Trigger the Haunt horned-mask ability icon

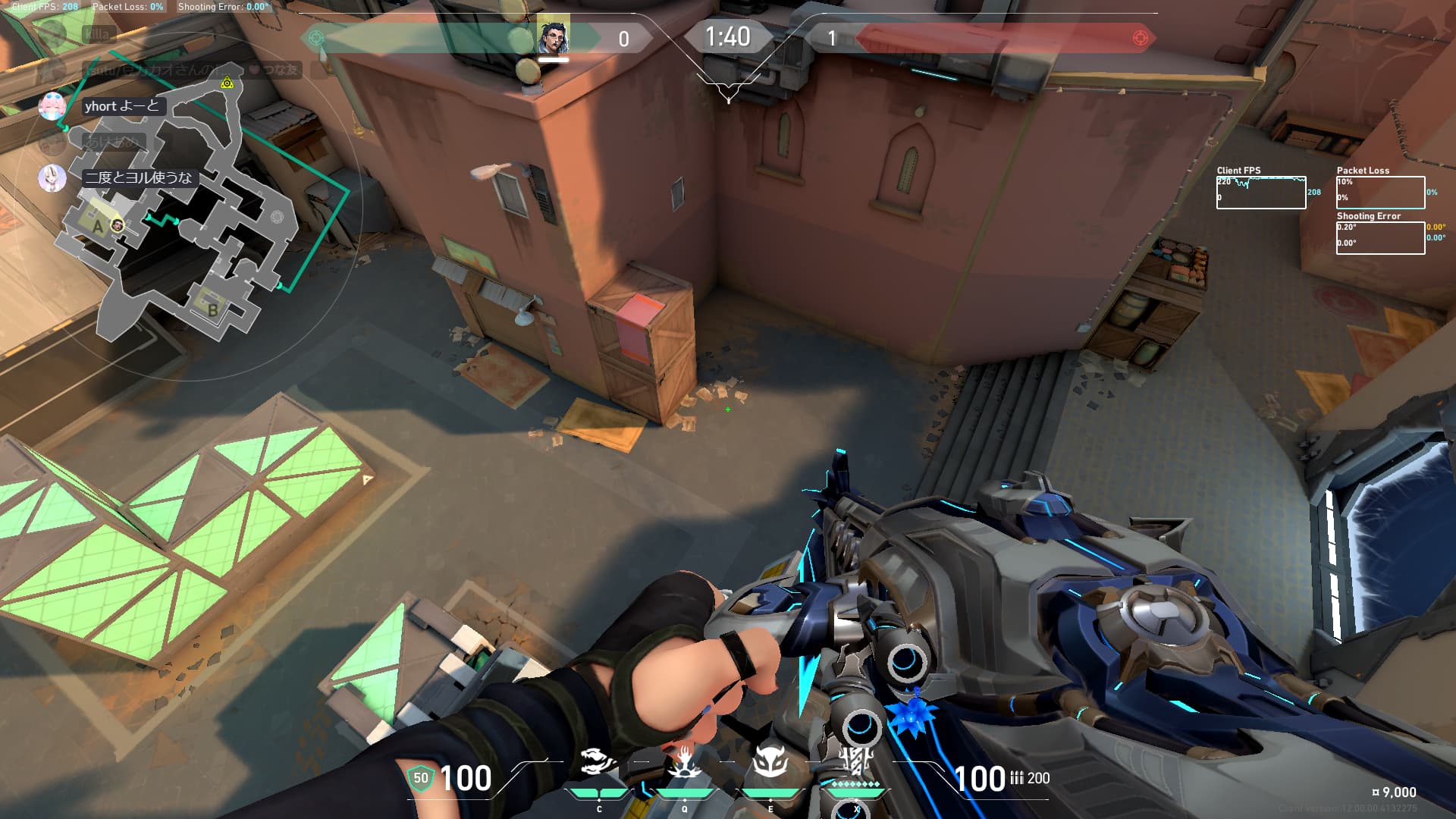[770, 762]
